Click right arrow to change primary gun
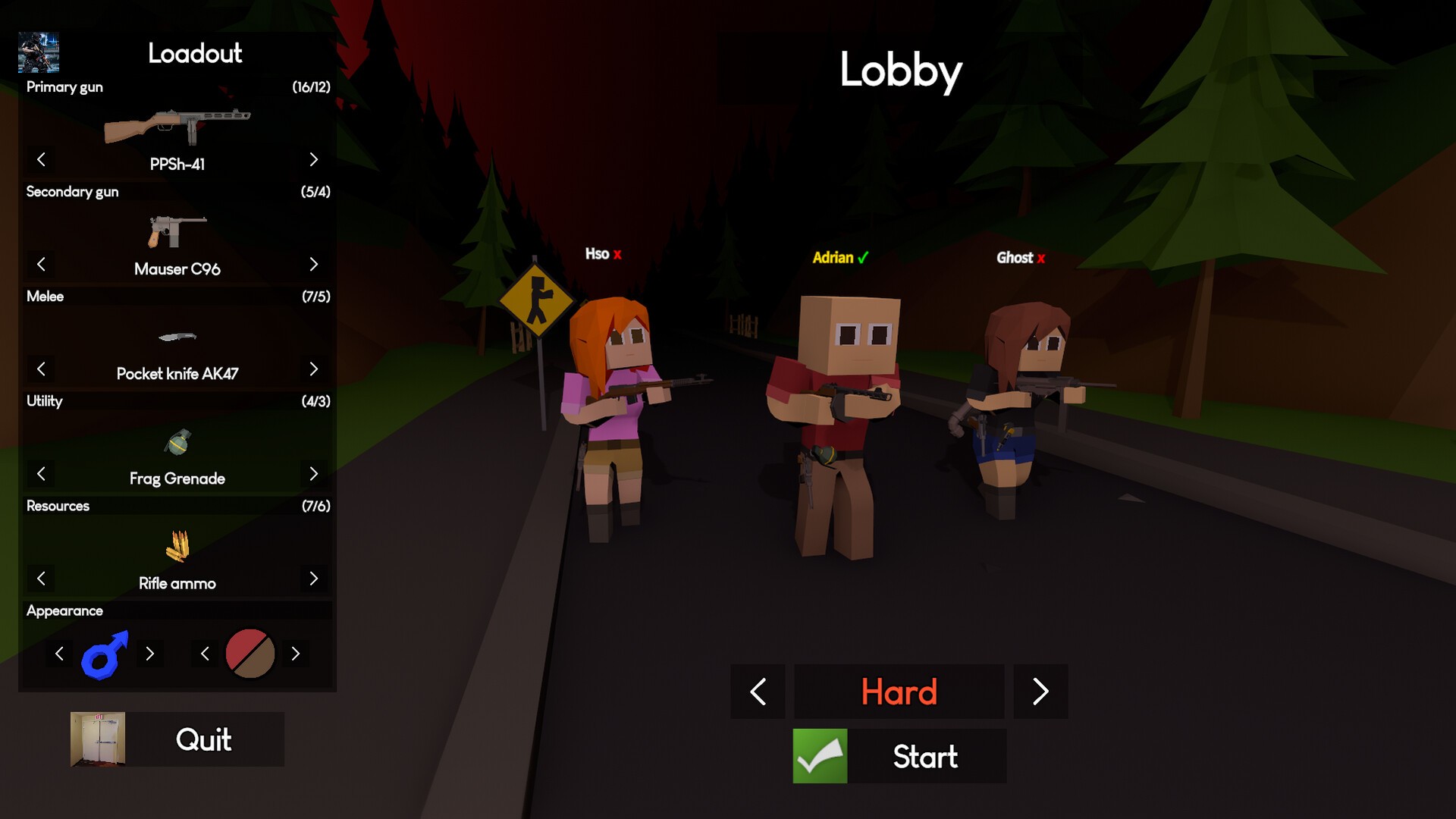Viewport: 1456px width, 819px height. tap(314, 159)
